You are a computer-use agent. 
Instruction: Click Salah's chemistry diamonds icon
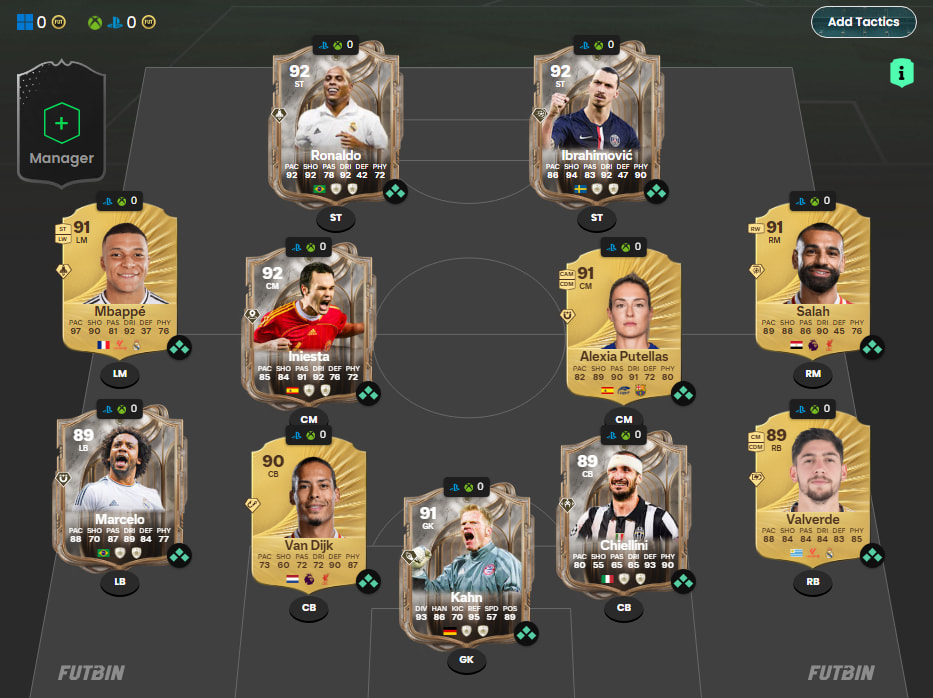click(872, 349)
